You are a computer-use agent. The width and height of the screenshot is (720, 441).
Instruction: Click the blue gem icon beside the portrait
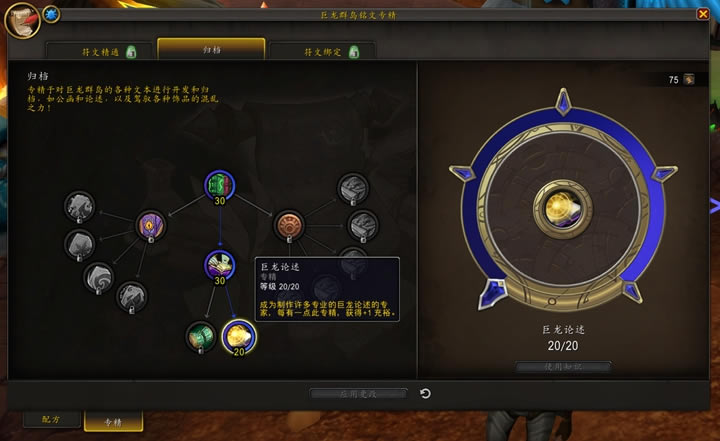click(51, 15)
